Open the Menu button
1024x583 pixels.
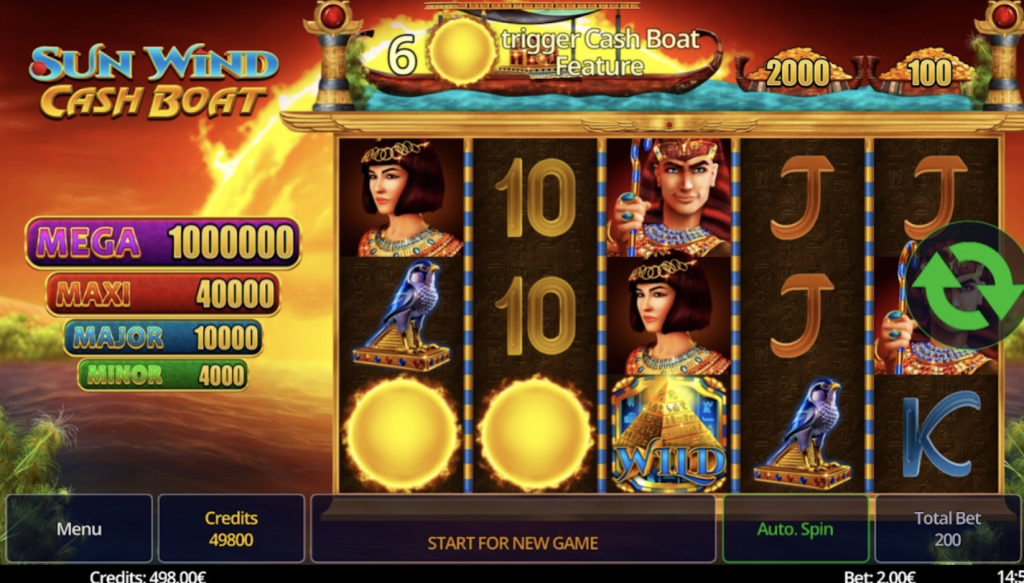tap(79, 529)
